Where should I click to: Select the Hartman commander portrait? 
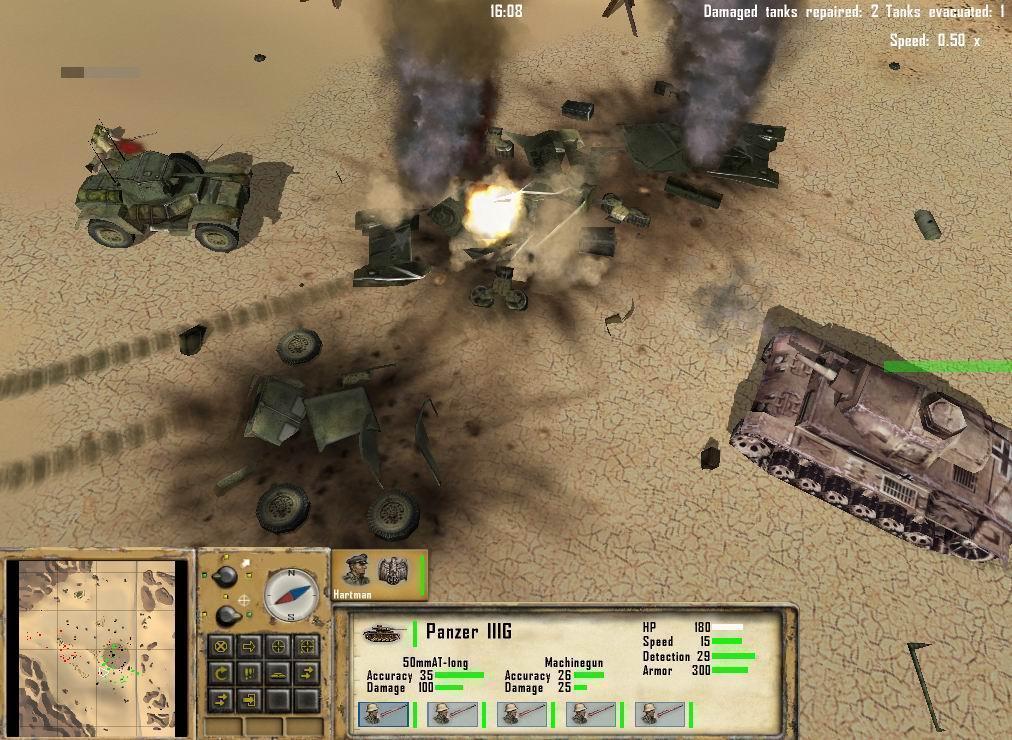[358, 571]
